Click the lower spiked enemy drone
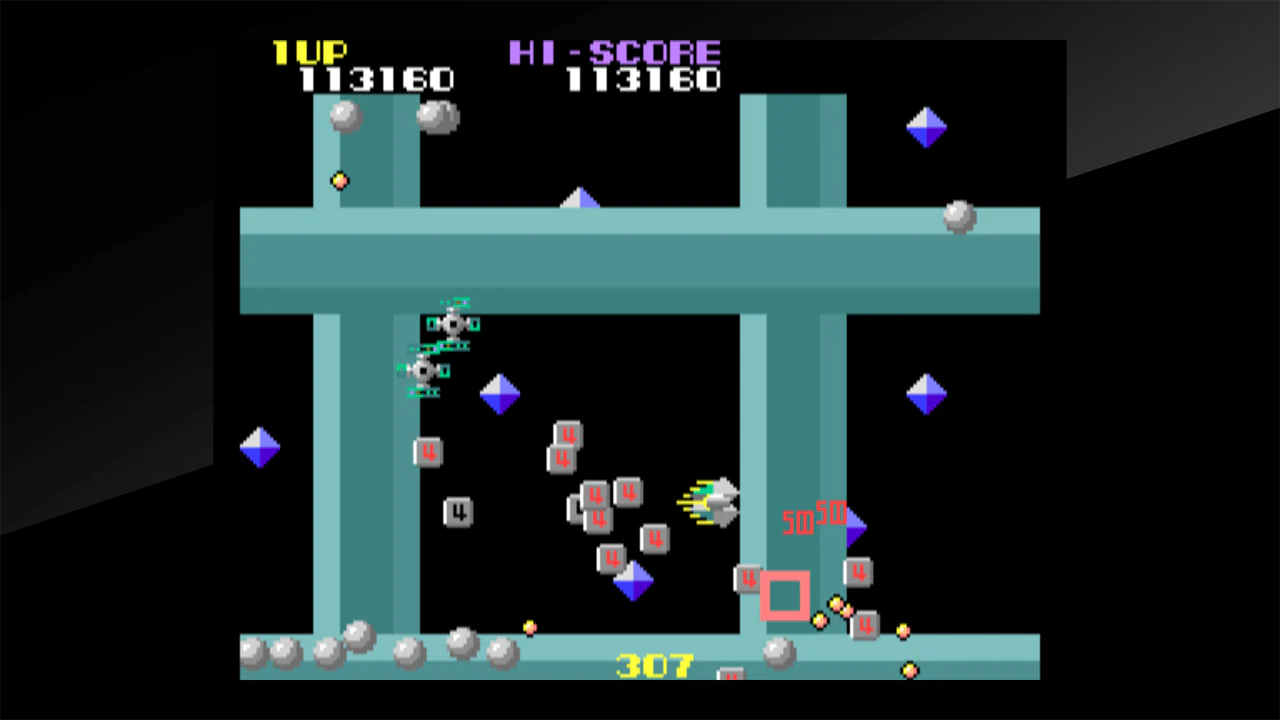 (x=425, y=370)
